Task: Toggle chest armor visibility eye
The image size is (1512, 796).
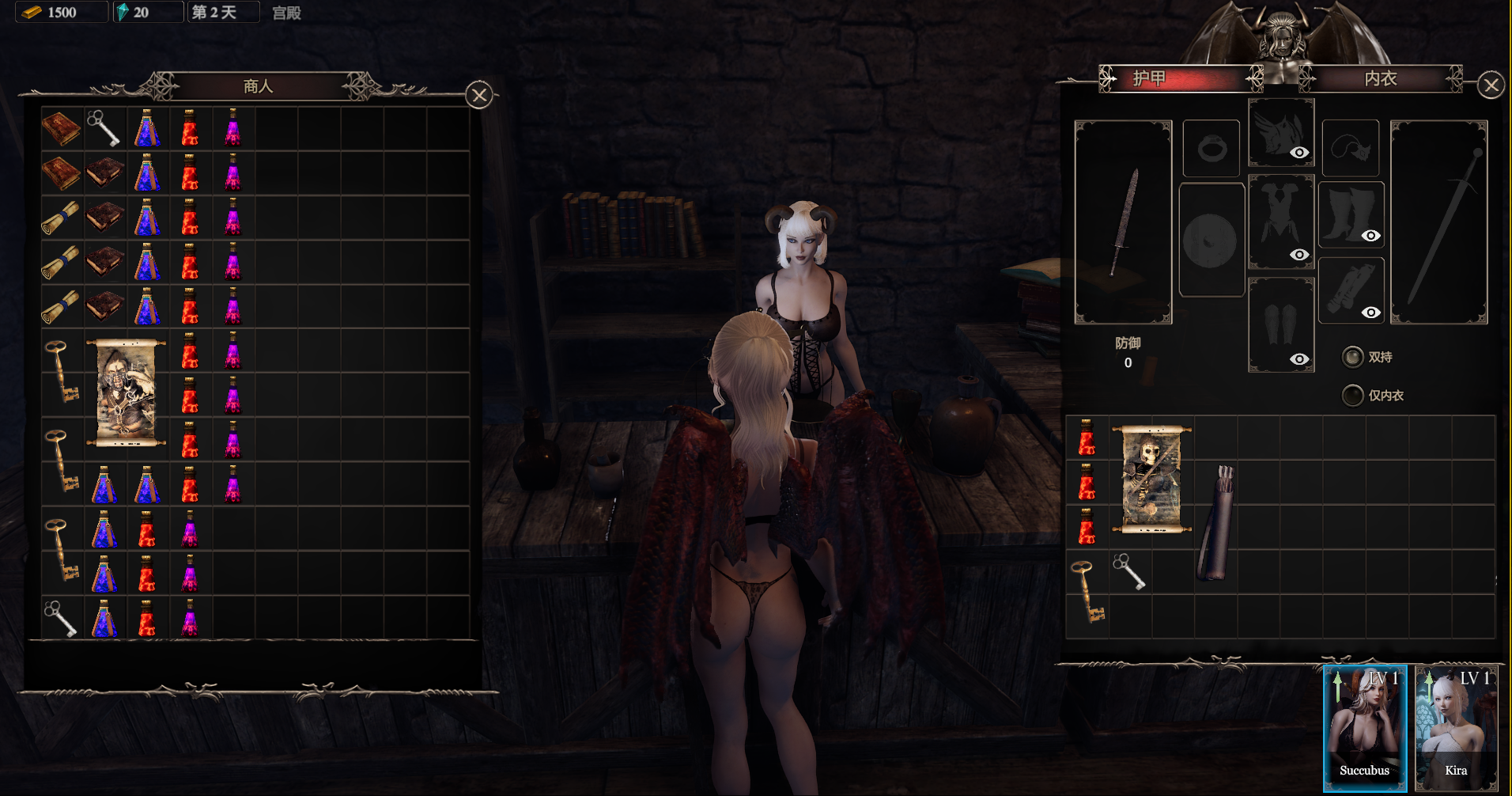Action: [x=1298, y=255]
